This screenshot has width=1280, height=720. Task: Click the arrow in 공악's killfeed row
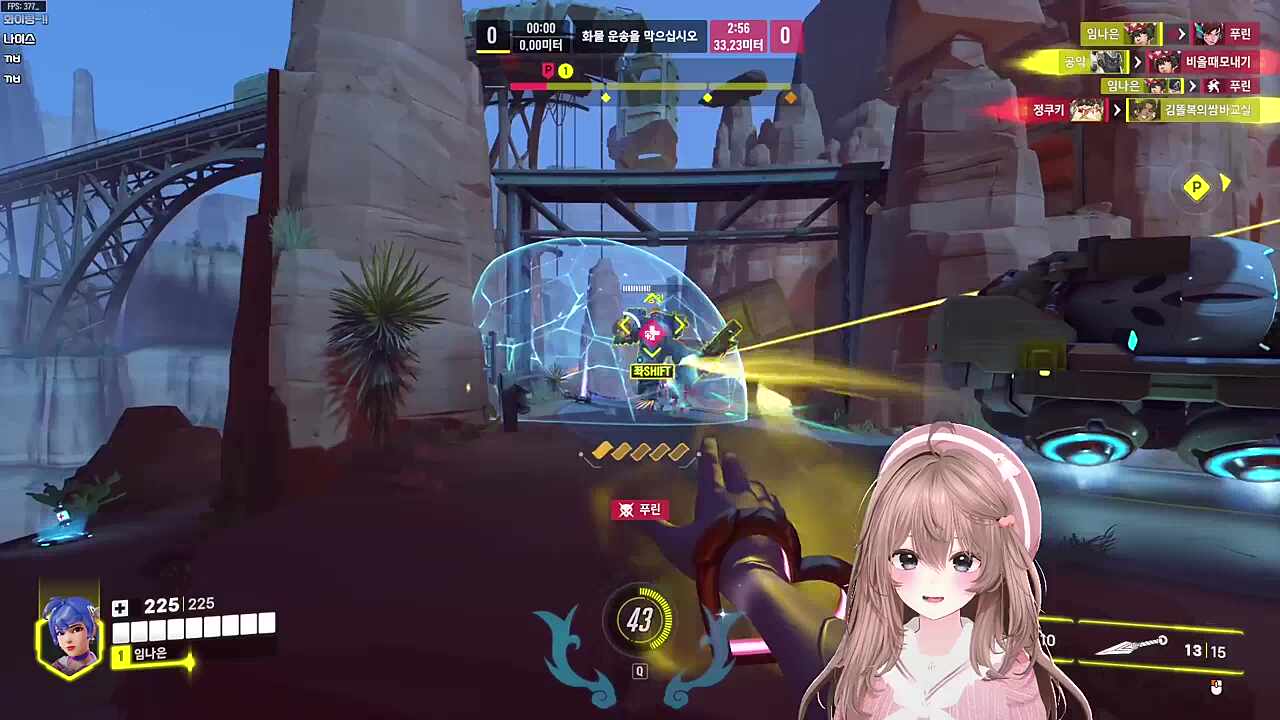coord(1138,61)
